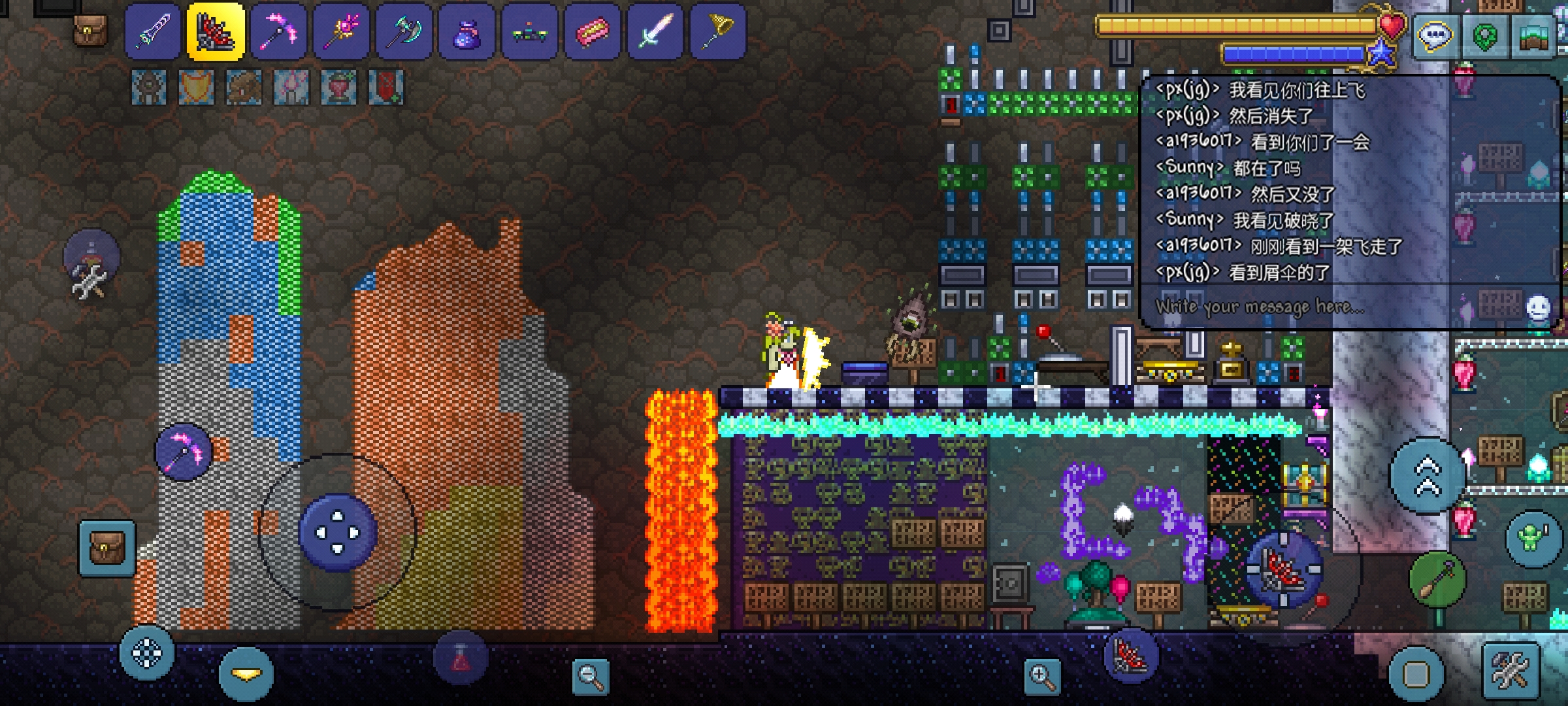
Task: Open the housing menu button
Action: [1534, 36]
